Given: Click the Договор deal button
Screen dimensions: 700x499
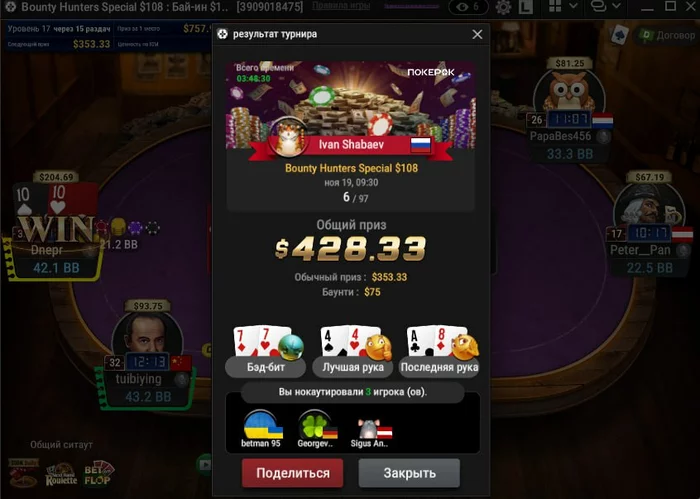Looking at the screenshot, I should (656, 34).
